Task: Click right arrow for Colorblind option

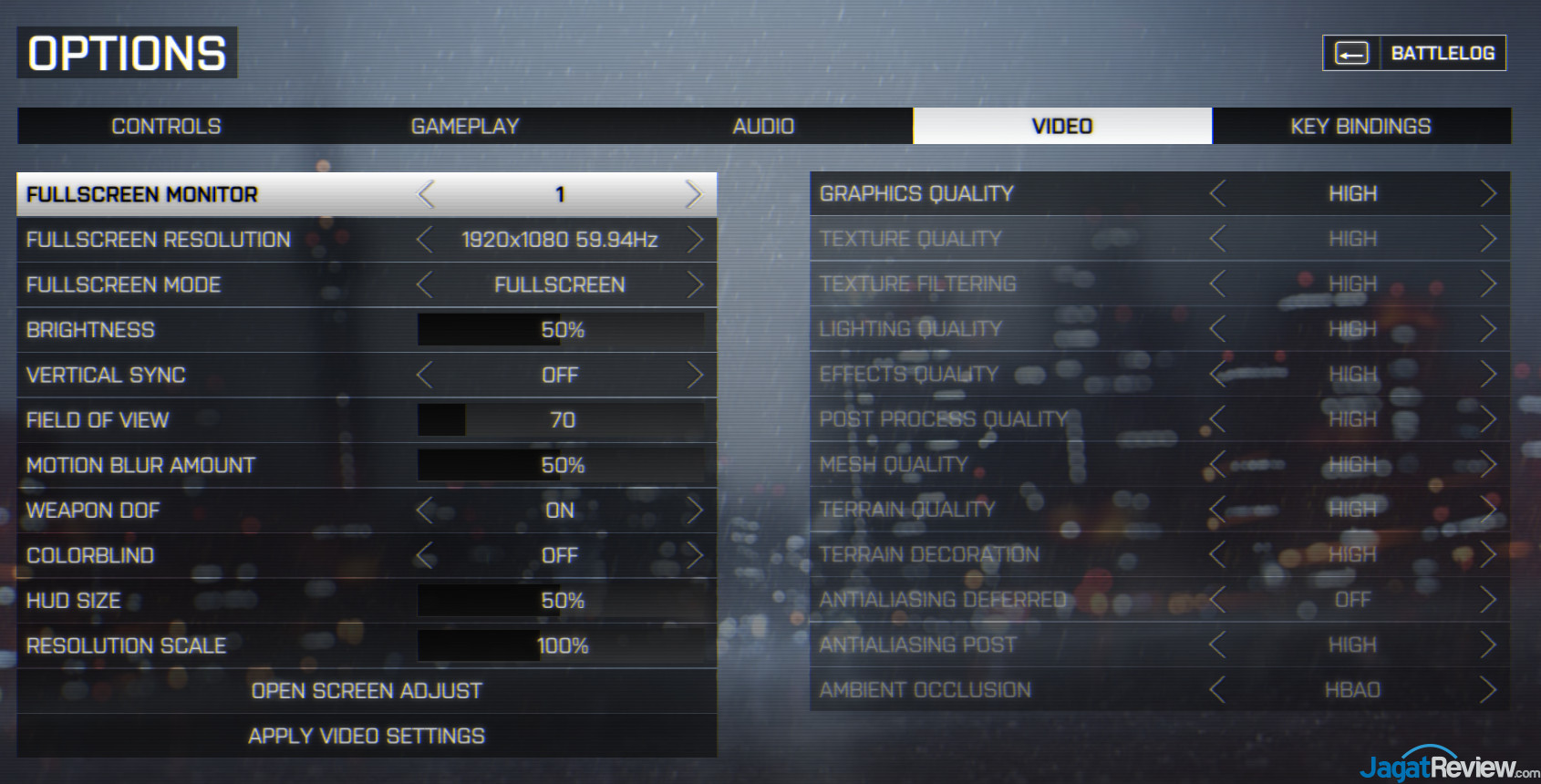Action: click(x=695, y=555)
